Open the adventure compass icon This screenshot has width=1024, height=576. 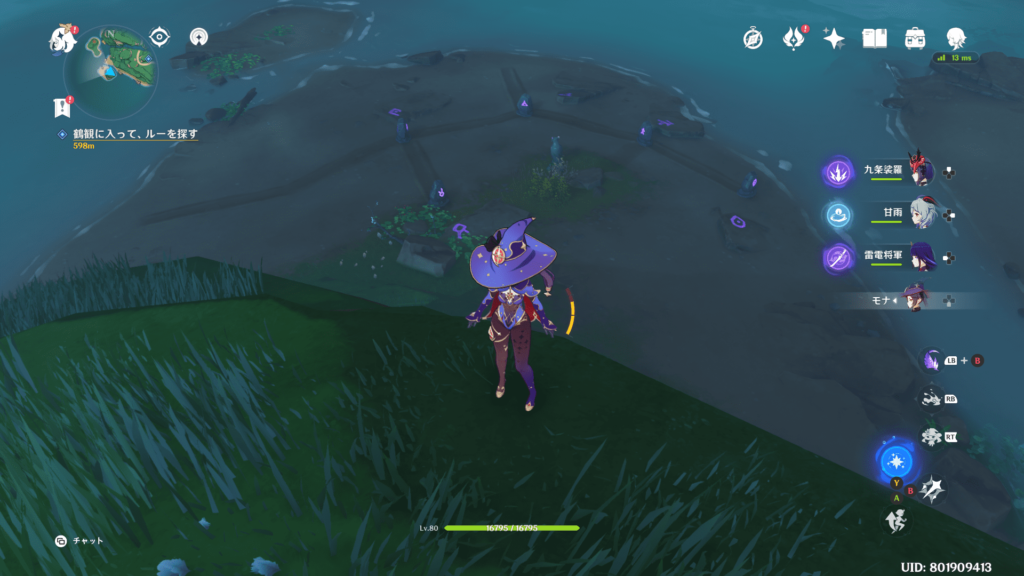[753, 38]
